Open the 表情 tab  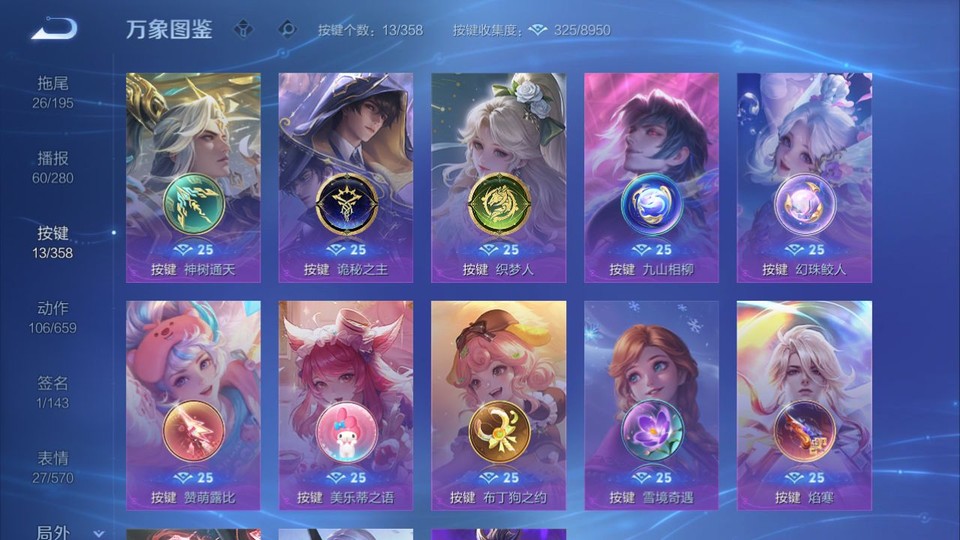[54, 467]
